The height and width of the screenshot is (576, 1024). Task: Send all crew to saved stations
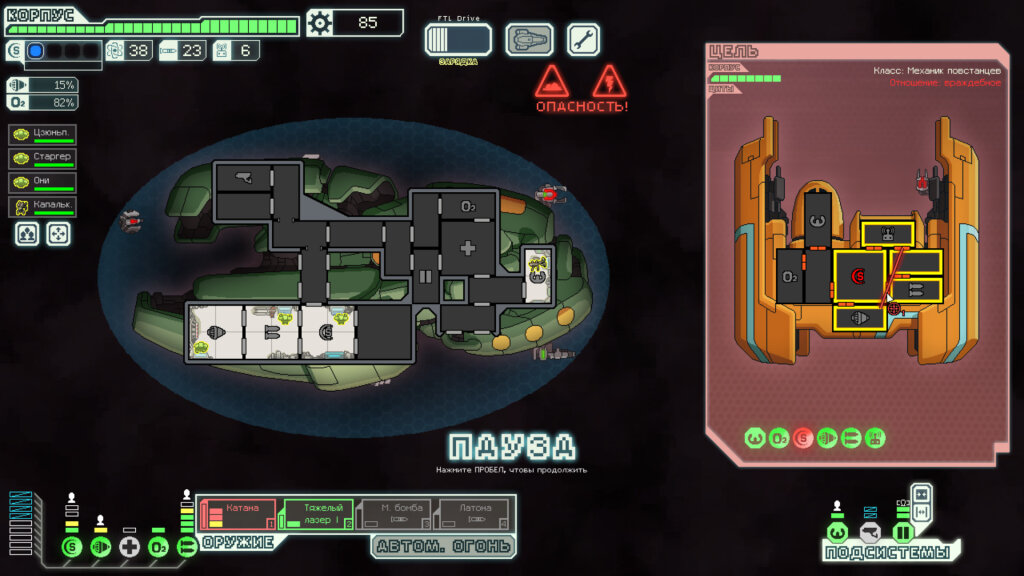(59, 234)
